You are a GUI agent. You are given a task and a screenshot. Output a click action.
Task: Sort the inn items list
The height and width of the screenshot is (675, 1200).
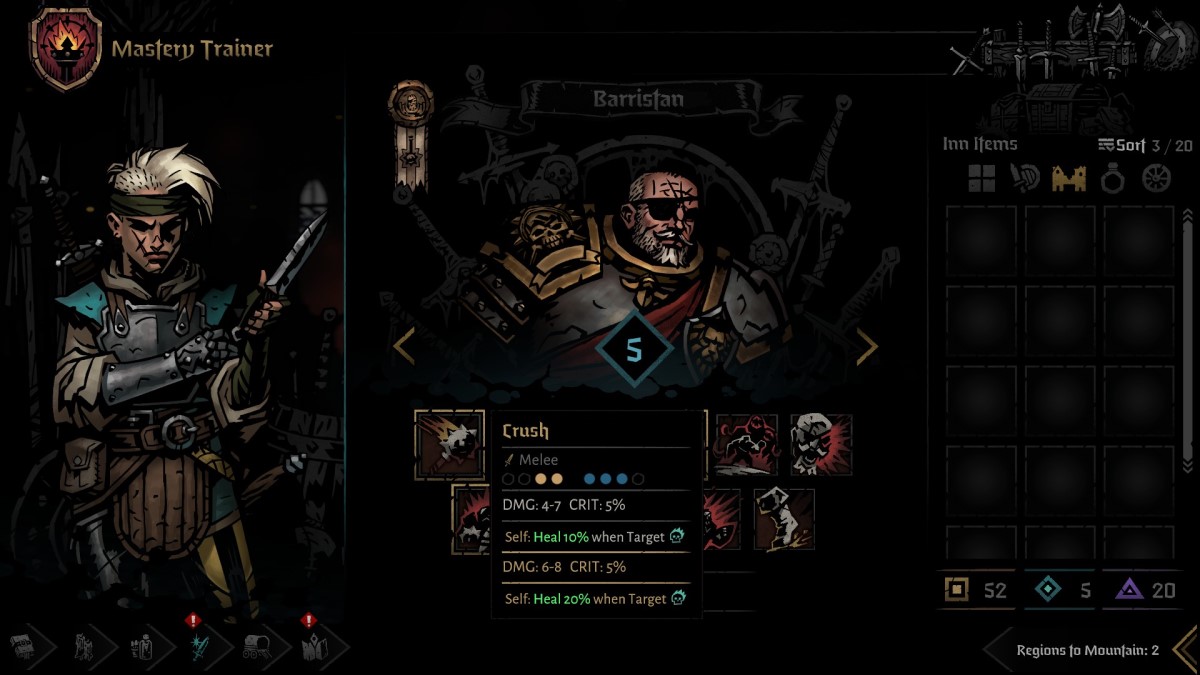pos(1121,145)
